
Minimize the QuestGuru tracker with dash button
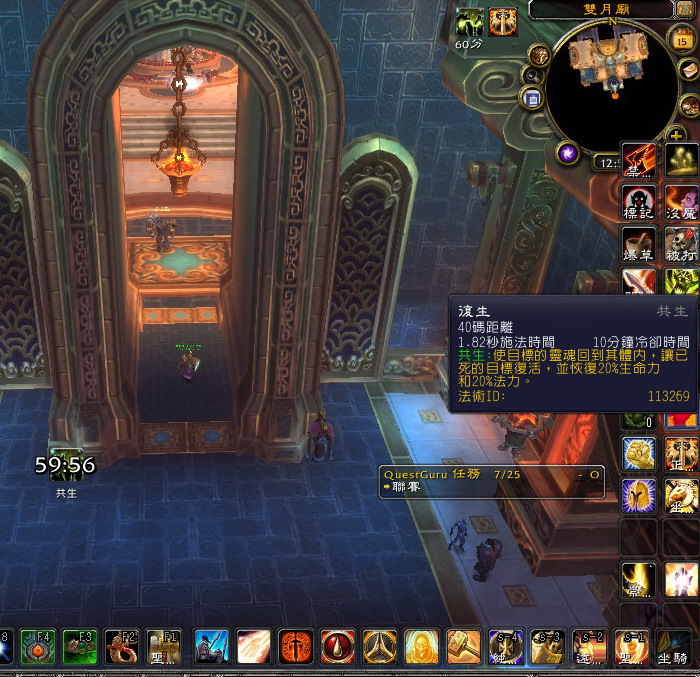point(580,472)
